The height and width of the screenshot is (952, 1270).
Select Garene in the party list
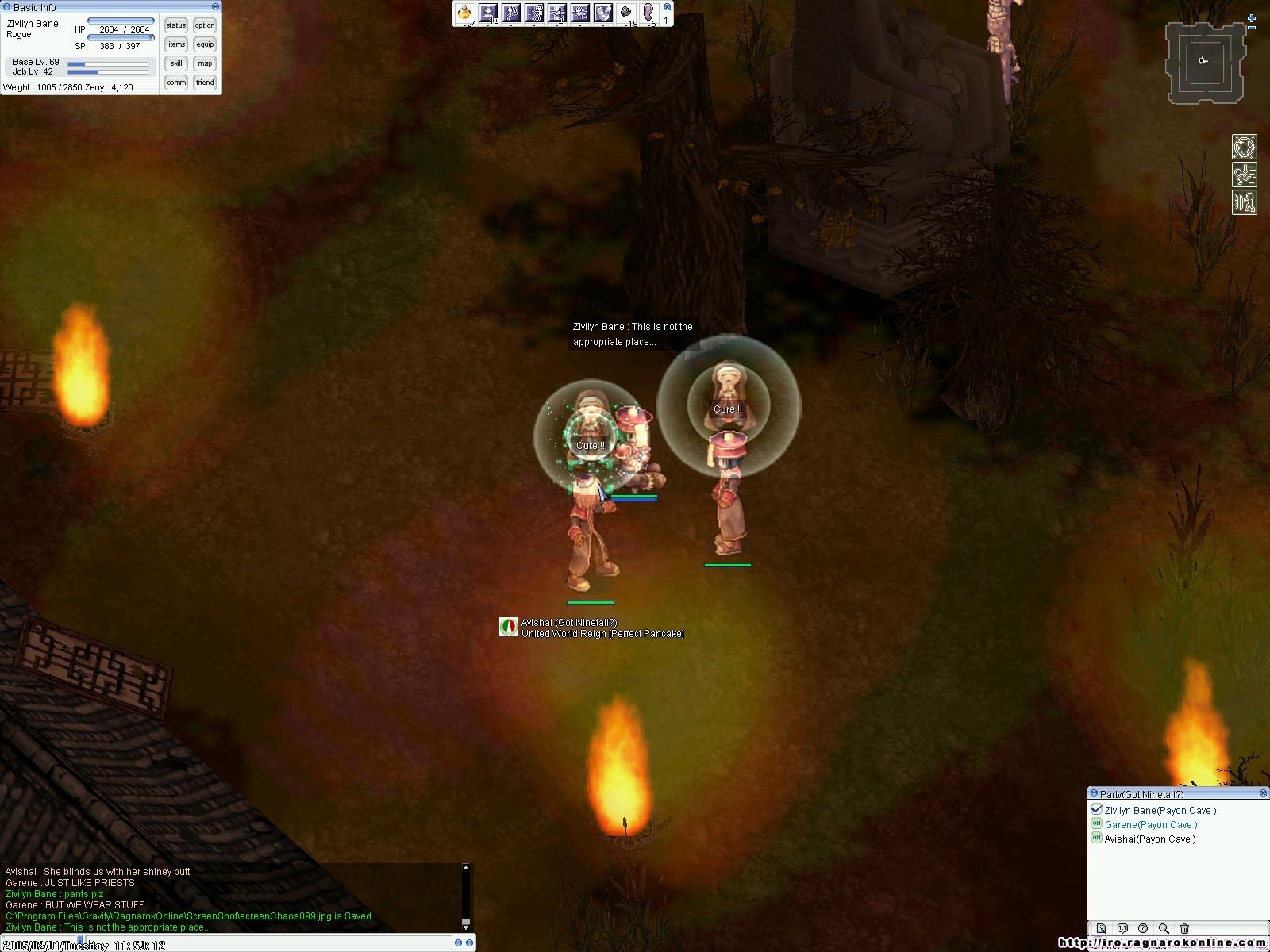pos(1150,825)
